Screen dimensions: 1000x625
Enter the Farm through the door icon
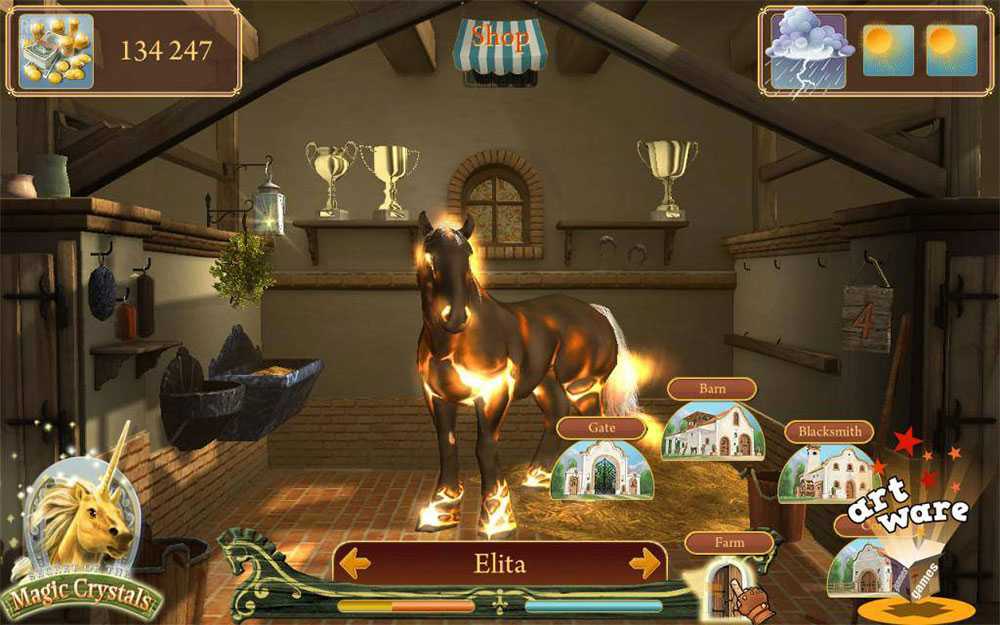point(726,586)
